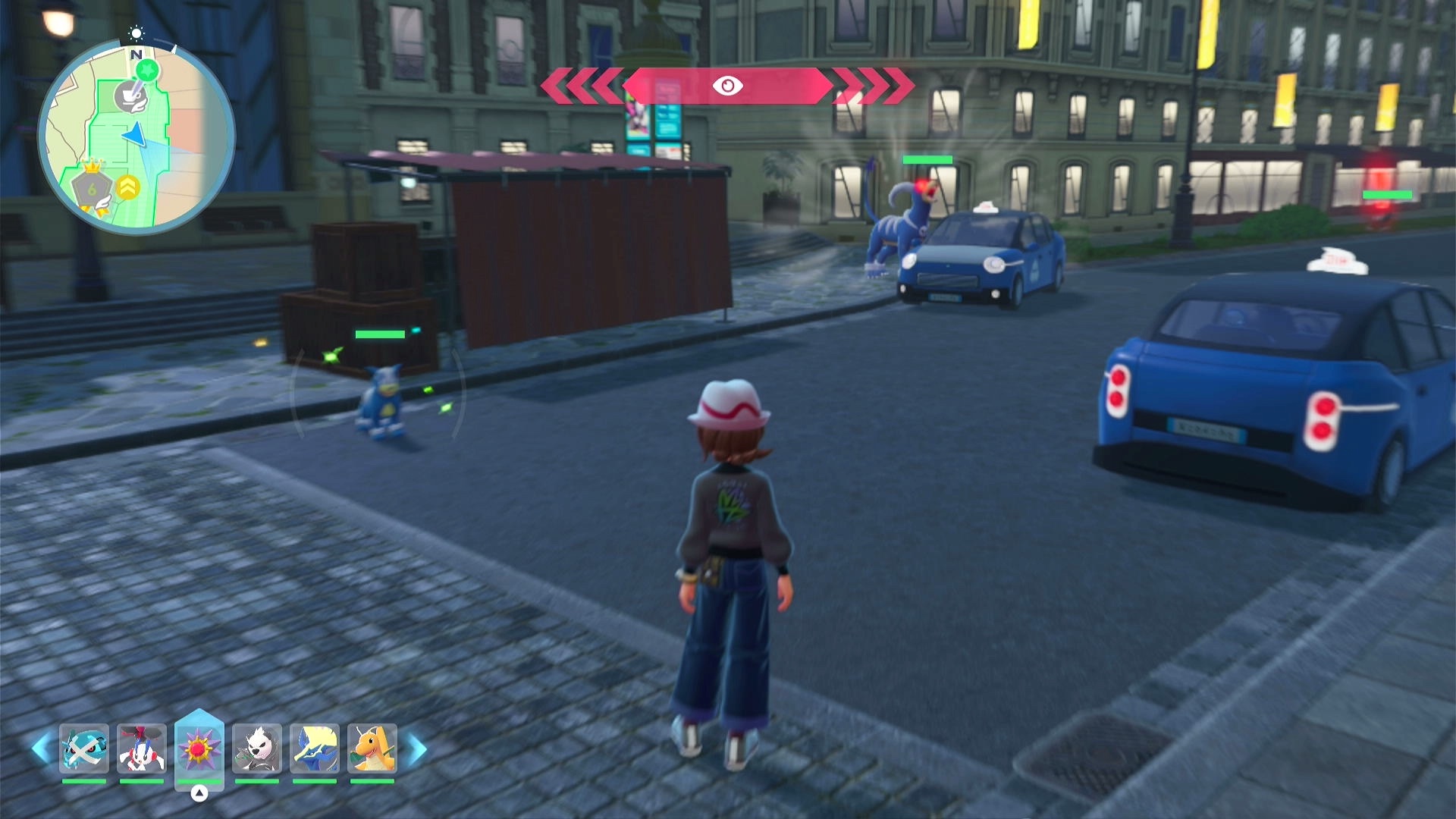Select the yellow double-chevron minimap marker
The image size is (1456, 819).
click(128, 187)
